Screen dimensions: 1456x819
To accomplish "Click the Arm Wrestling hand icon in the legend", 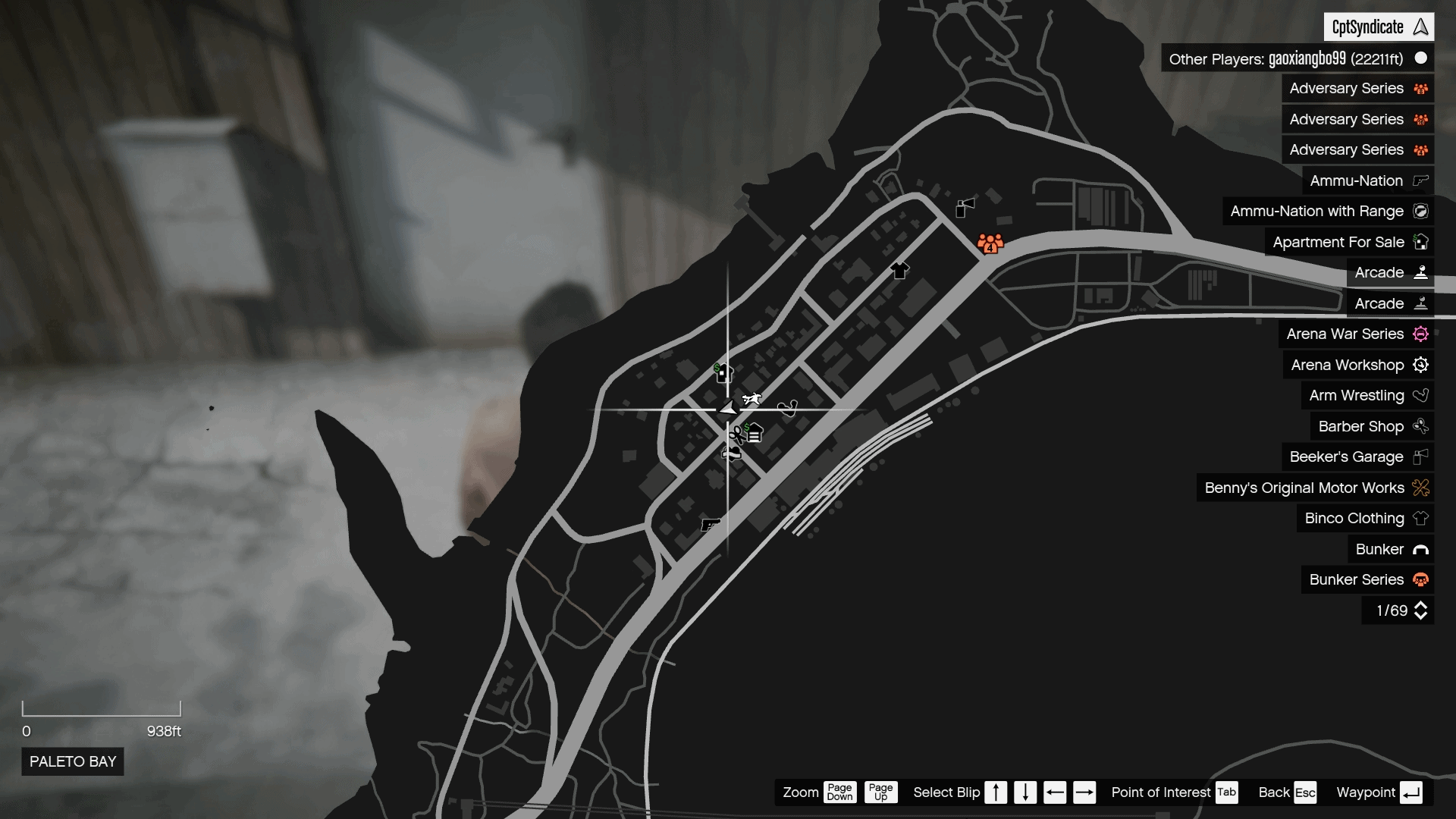I will click(x=1422, y=395).
